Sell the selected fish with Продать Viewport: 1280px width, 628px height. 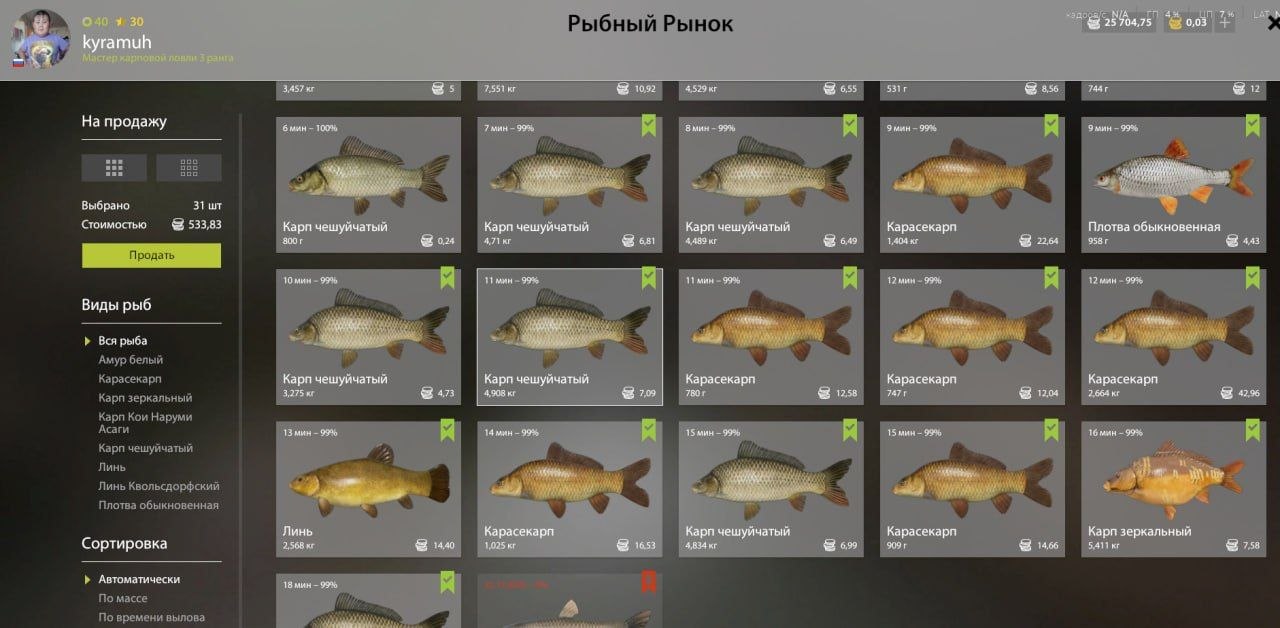tap(151, 255)
